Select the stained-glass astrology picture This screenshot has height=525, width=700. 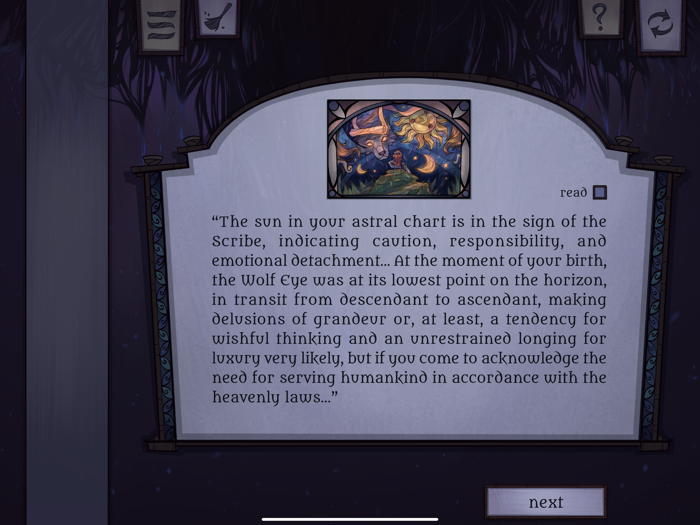[x=398, y=148]
